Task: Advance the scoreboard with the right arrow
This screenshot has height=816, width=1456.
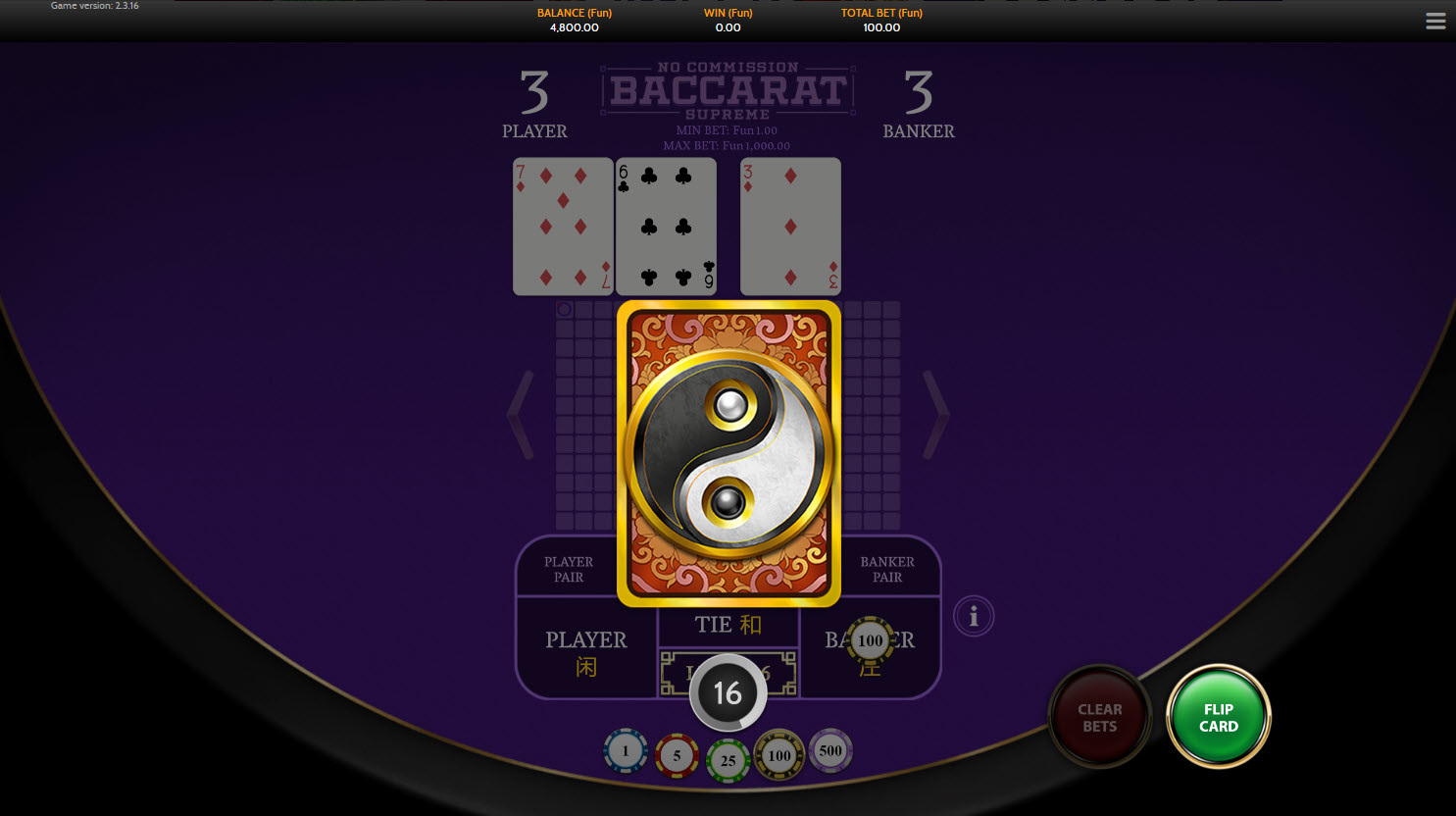Action: (x=937, y=414)
